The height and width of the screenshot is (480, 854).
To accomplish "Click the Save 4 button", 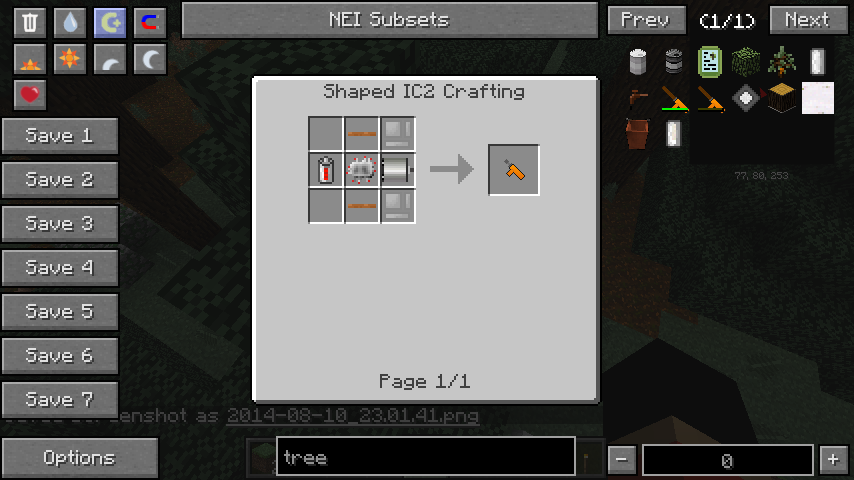I will [x=59, y=268].
